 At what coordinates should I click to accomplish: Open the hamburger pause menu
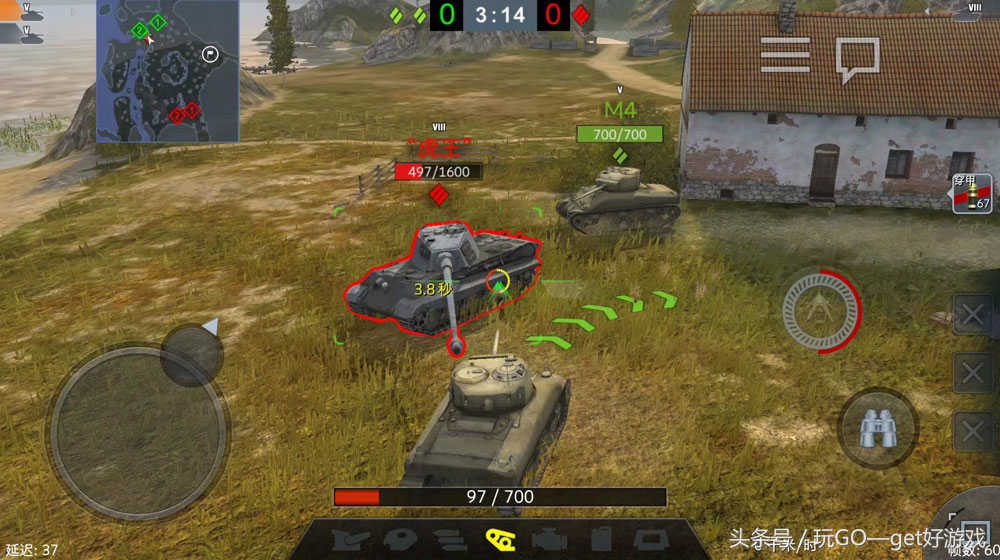tap(784, 54)
